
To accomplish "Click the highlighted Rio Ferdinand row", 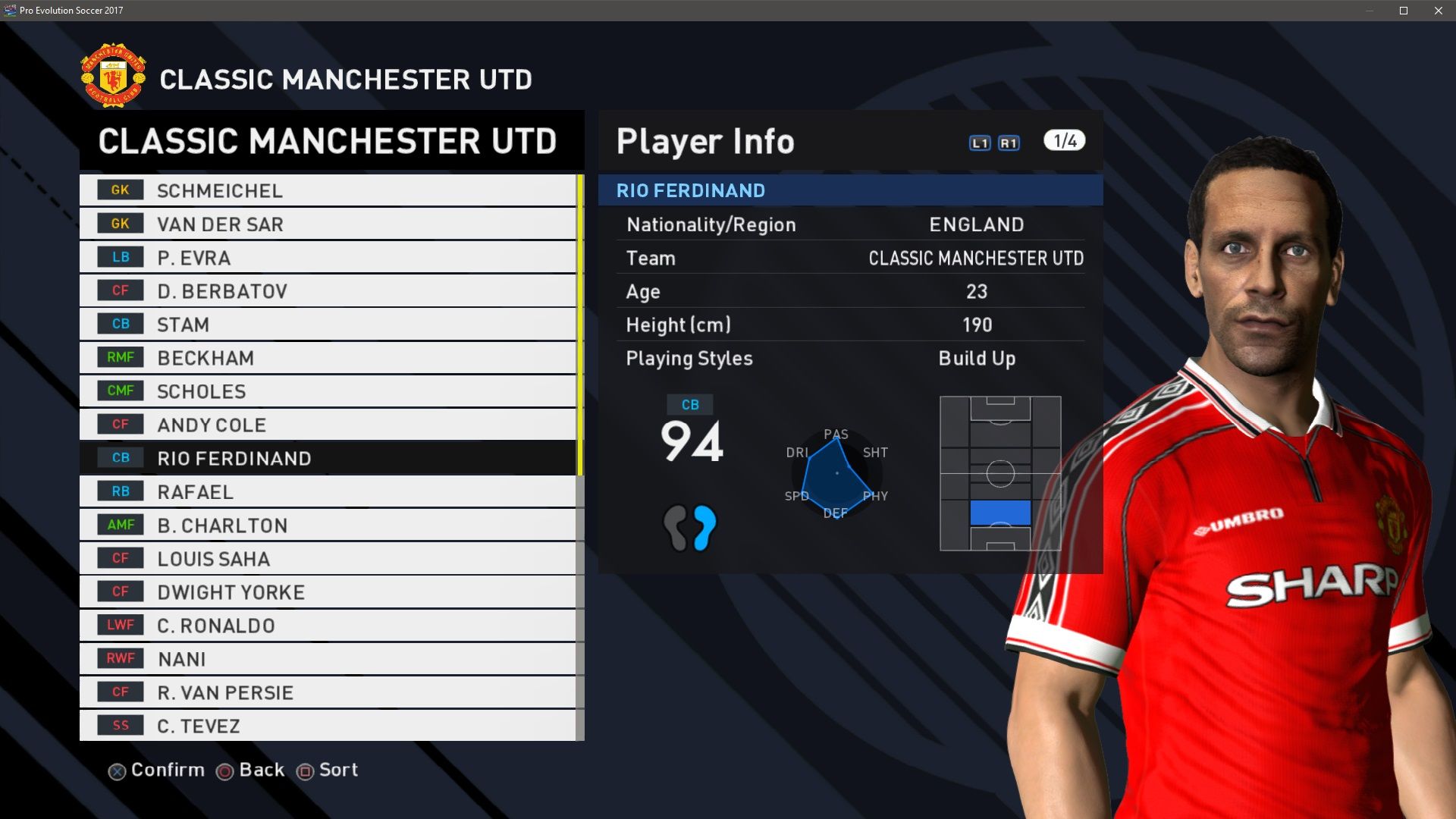I will 328,458.
